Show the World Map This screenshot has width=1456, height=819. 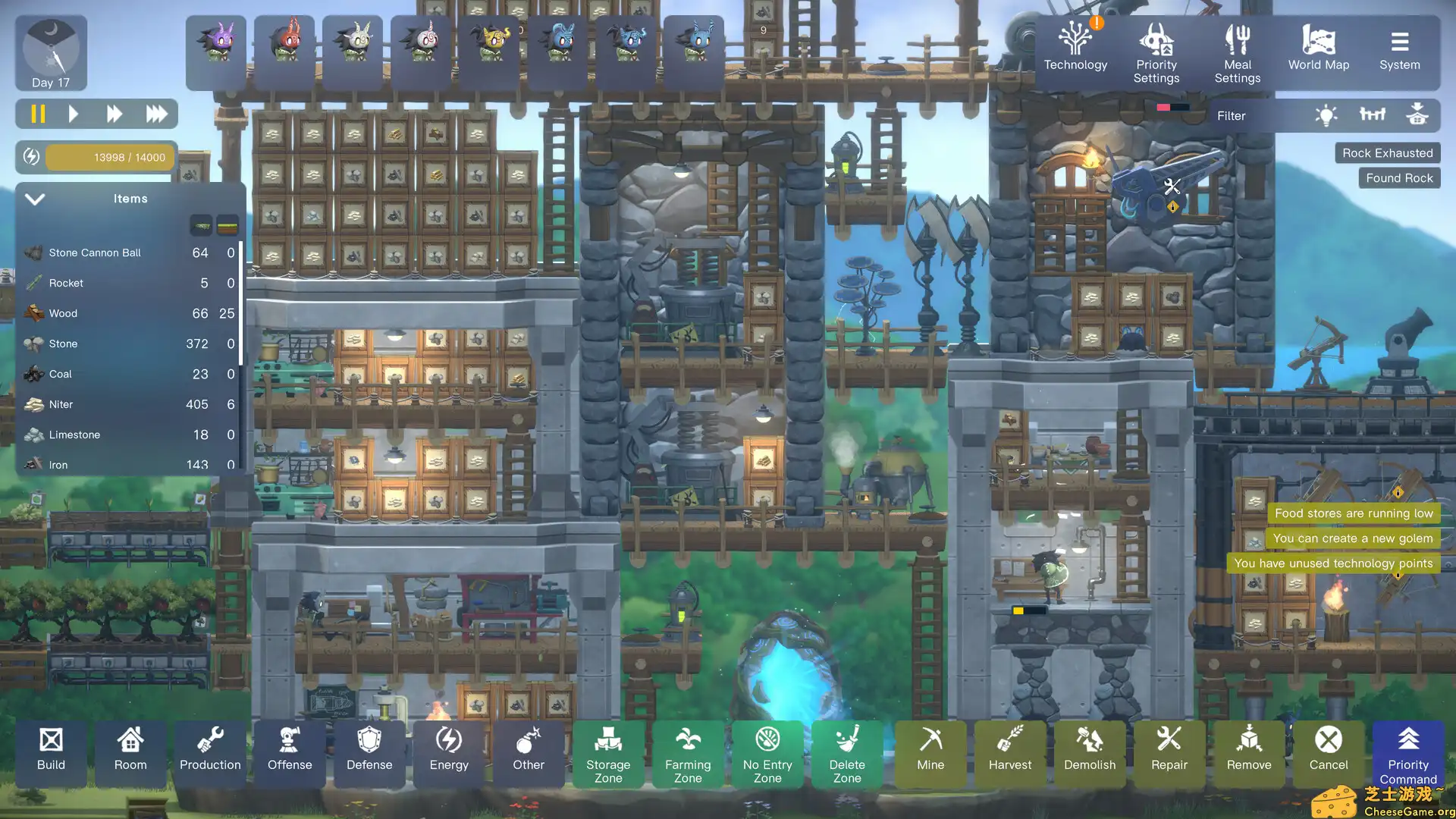[1318, 49]
